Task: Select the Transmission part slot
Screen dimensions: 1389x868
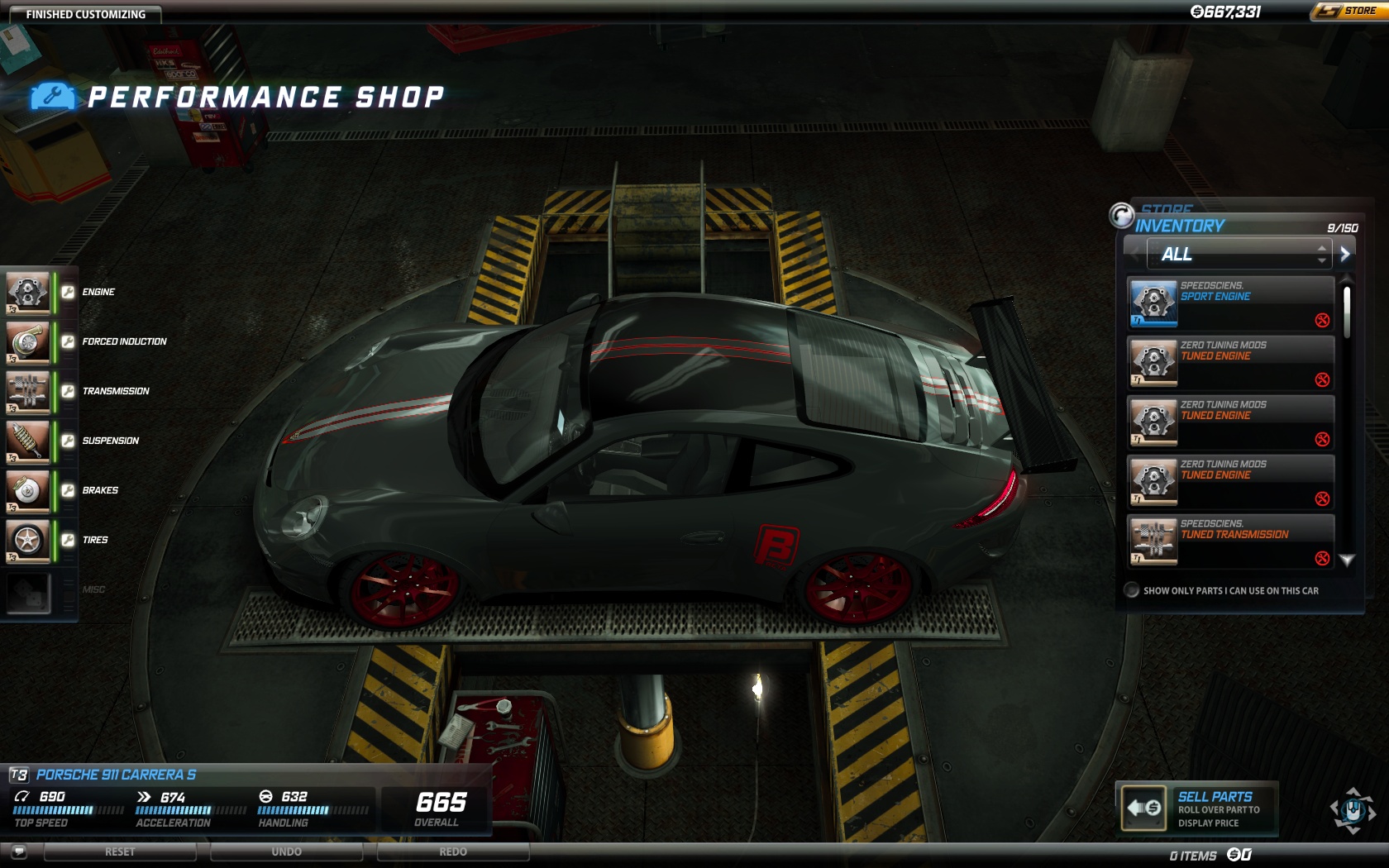Action: pos(28,391)
